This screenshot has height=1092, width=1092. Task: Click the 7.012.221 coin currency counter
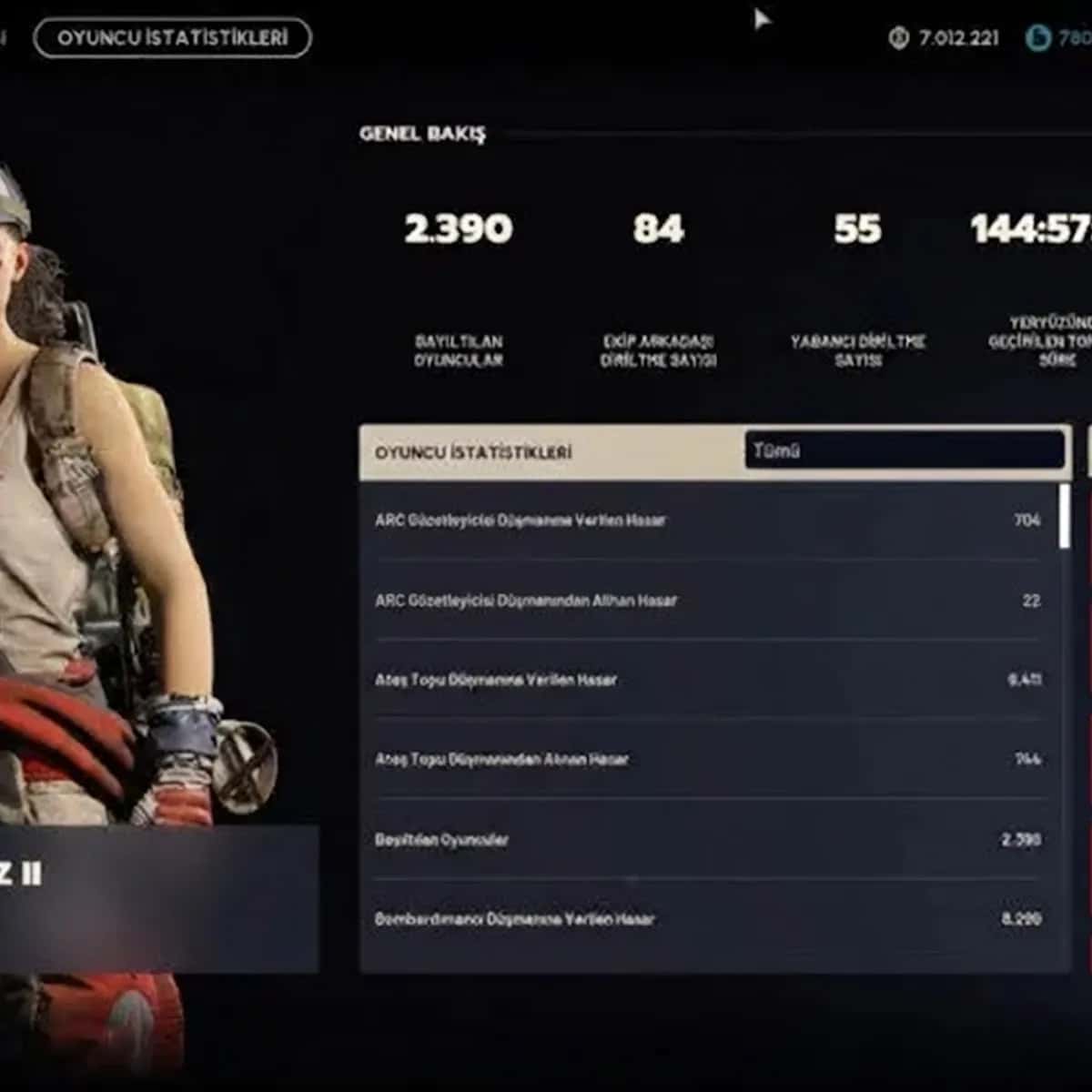point(944,38)
